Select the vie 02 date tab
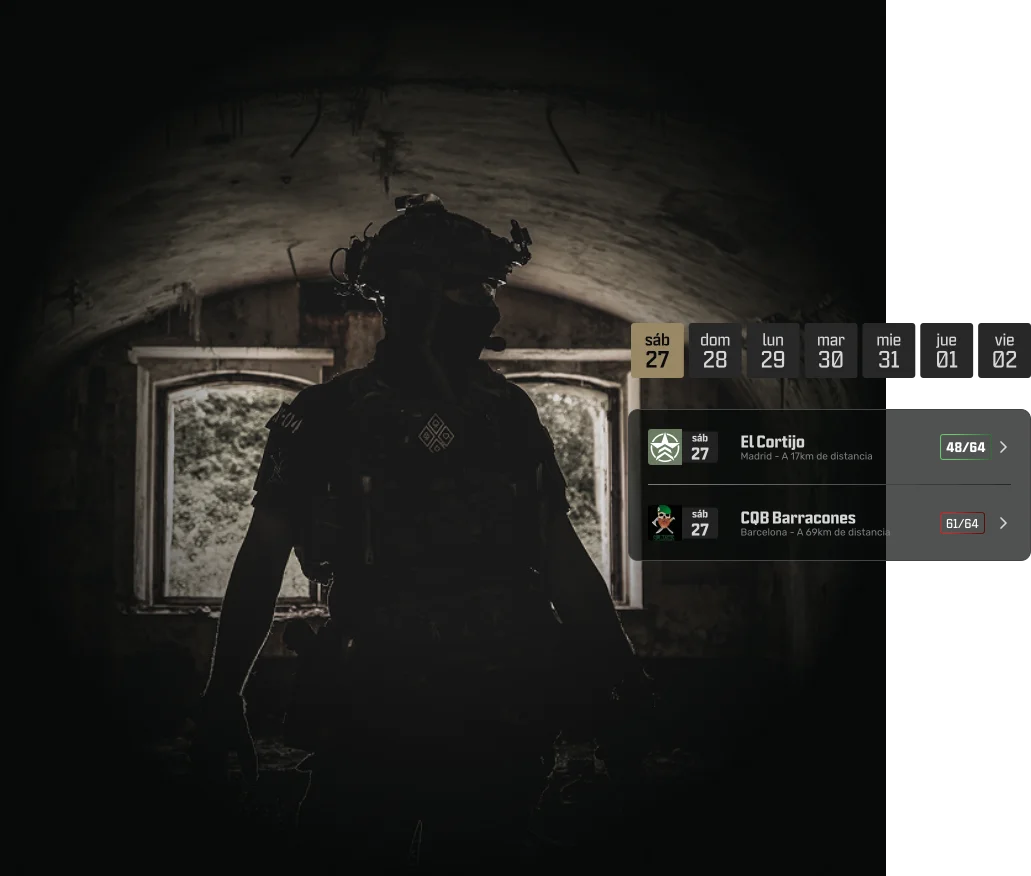This screenshot has width=1031, height=876. tap(1004, 351)
